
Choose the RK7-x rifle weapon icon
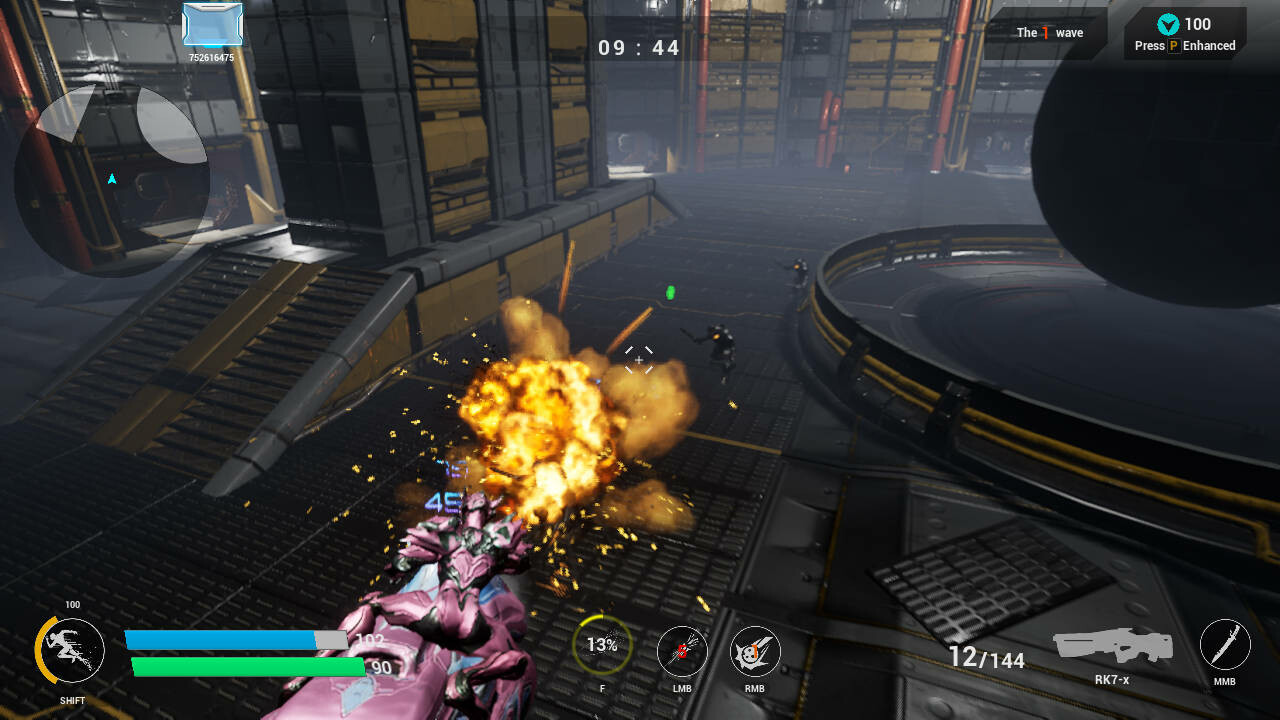click(x=1111, y=645)
